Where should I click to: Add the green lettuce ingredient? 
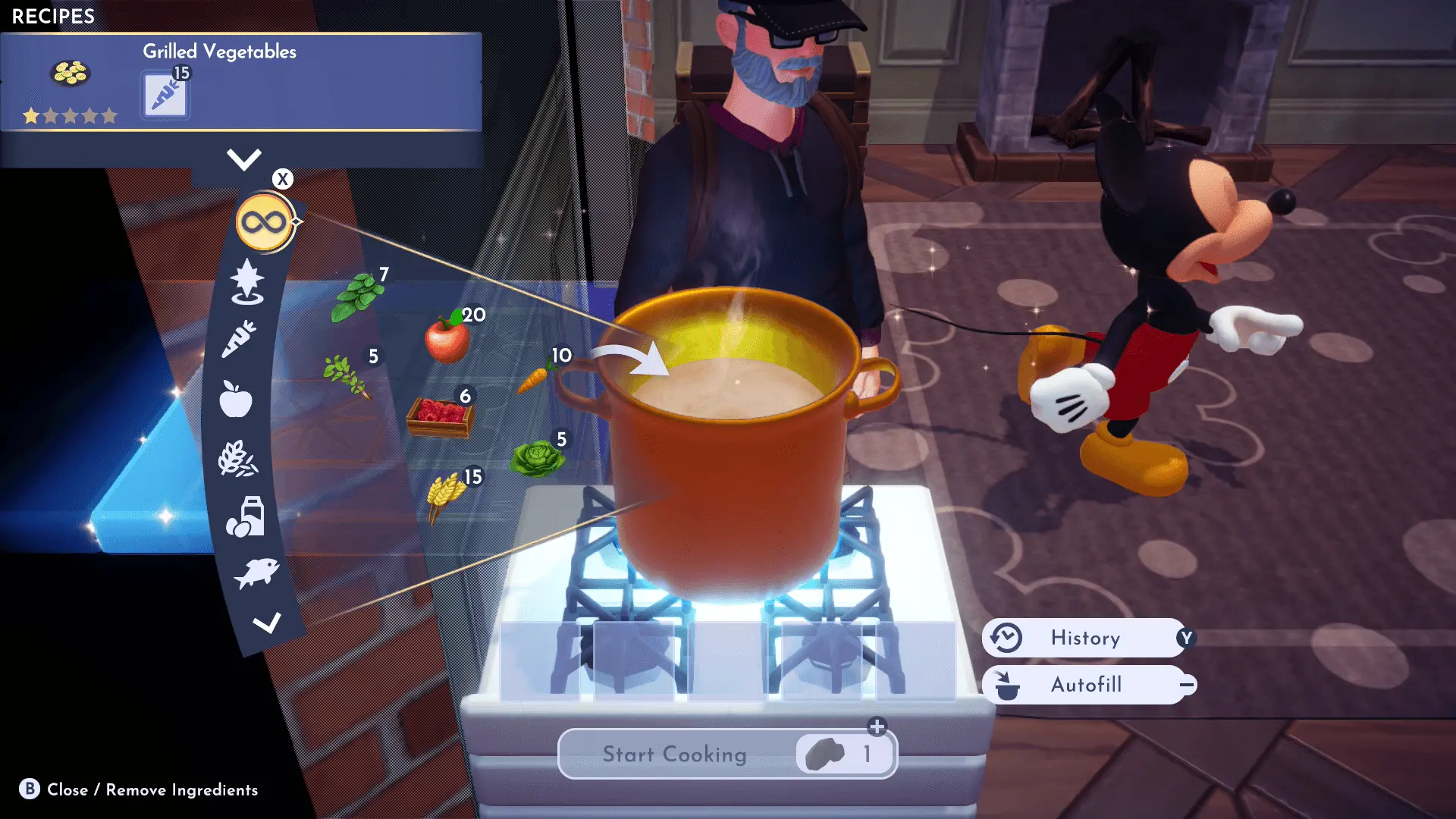(537, 458)
